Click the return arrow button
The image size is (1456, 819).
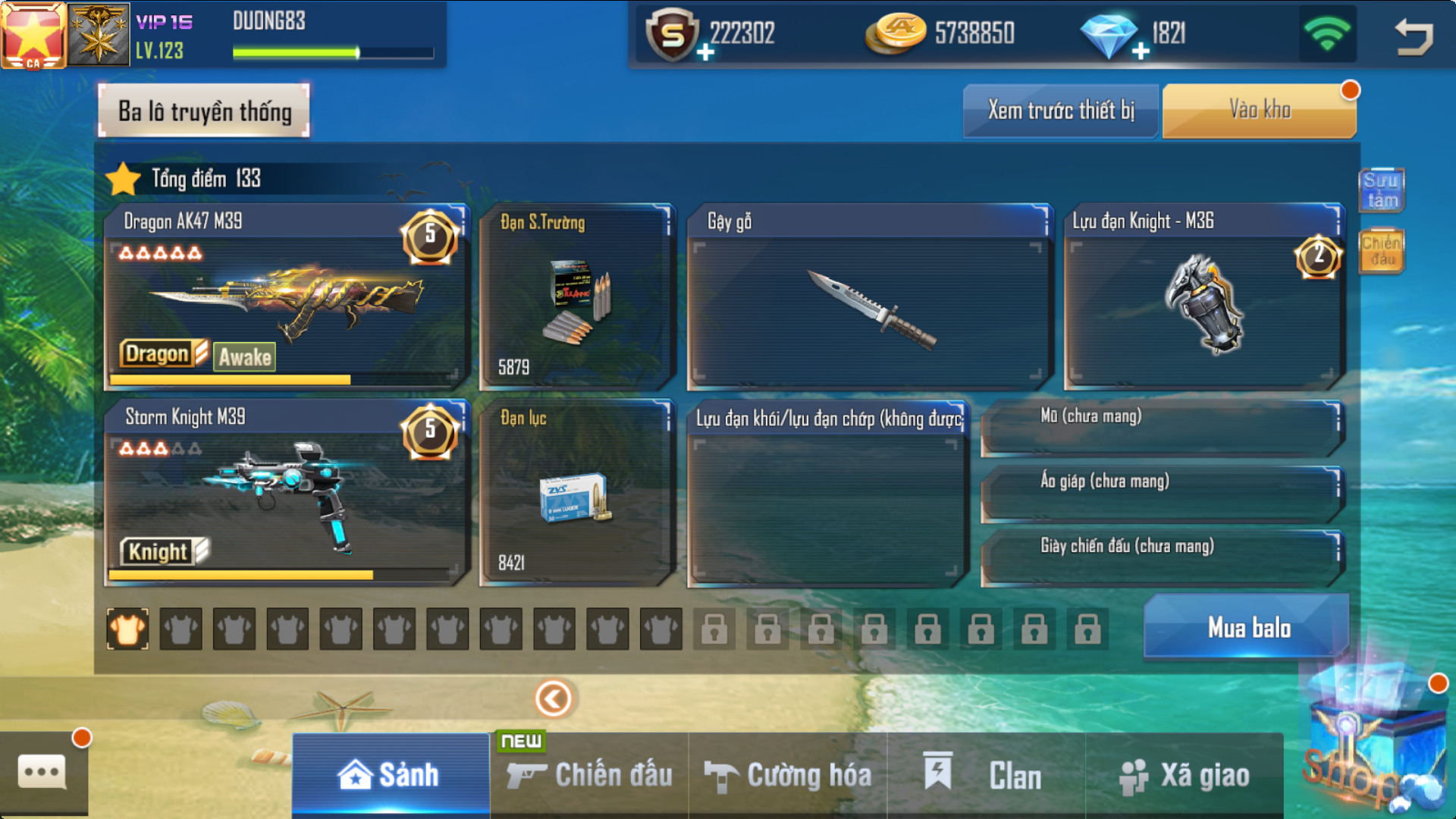(1414, 36)
